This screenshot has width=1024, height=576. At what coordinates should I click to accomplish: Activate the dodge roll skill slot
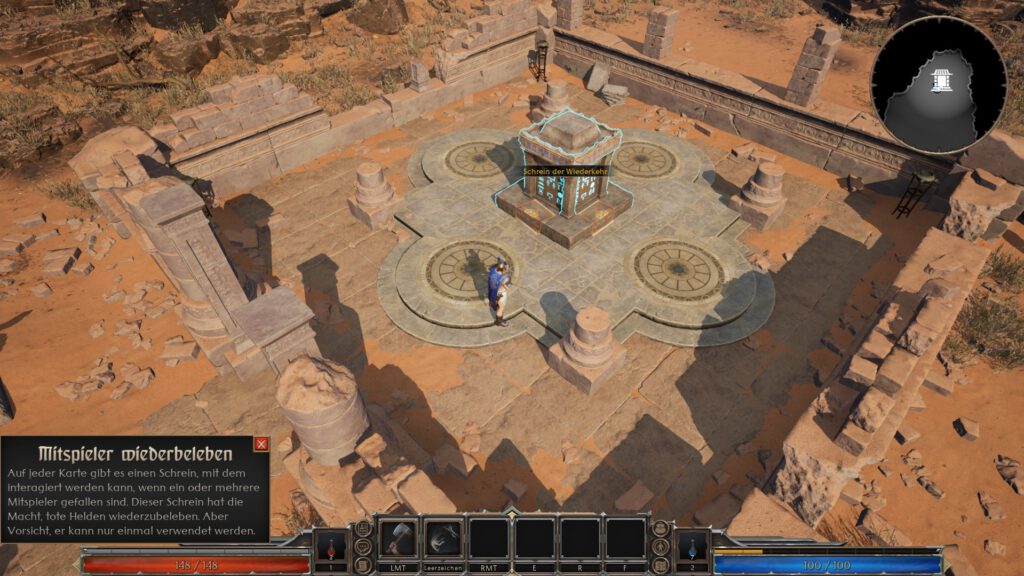tap(443, 539)
